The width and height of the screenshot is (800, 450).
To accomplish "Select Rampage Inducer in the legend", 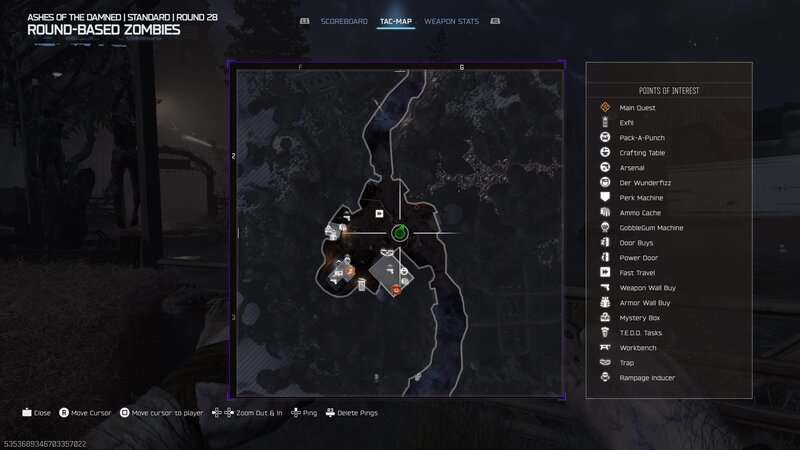I will (647, 377).
